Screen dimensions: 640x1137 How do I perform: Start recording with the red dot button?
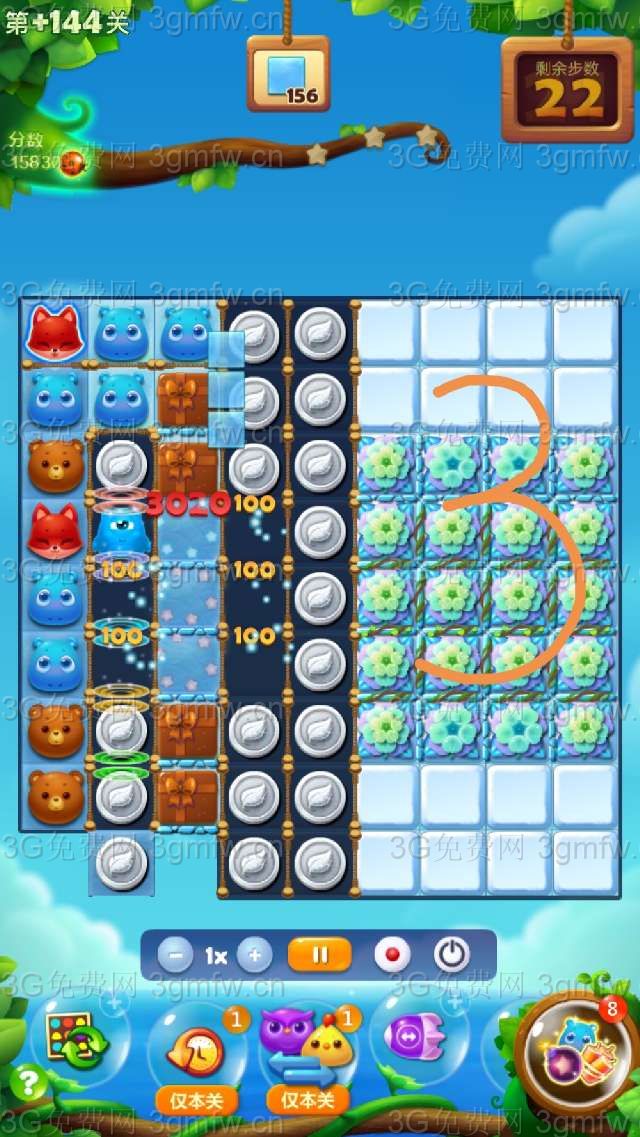tap(392, 955)
